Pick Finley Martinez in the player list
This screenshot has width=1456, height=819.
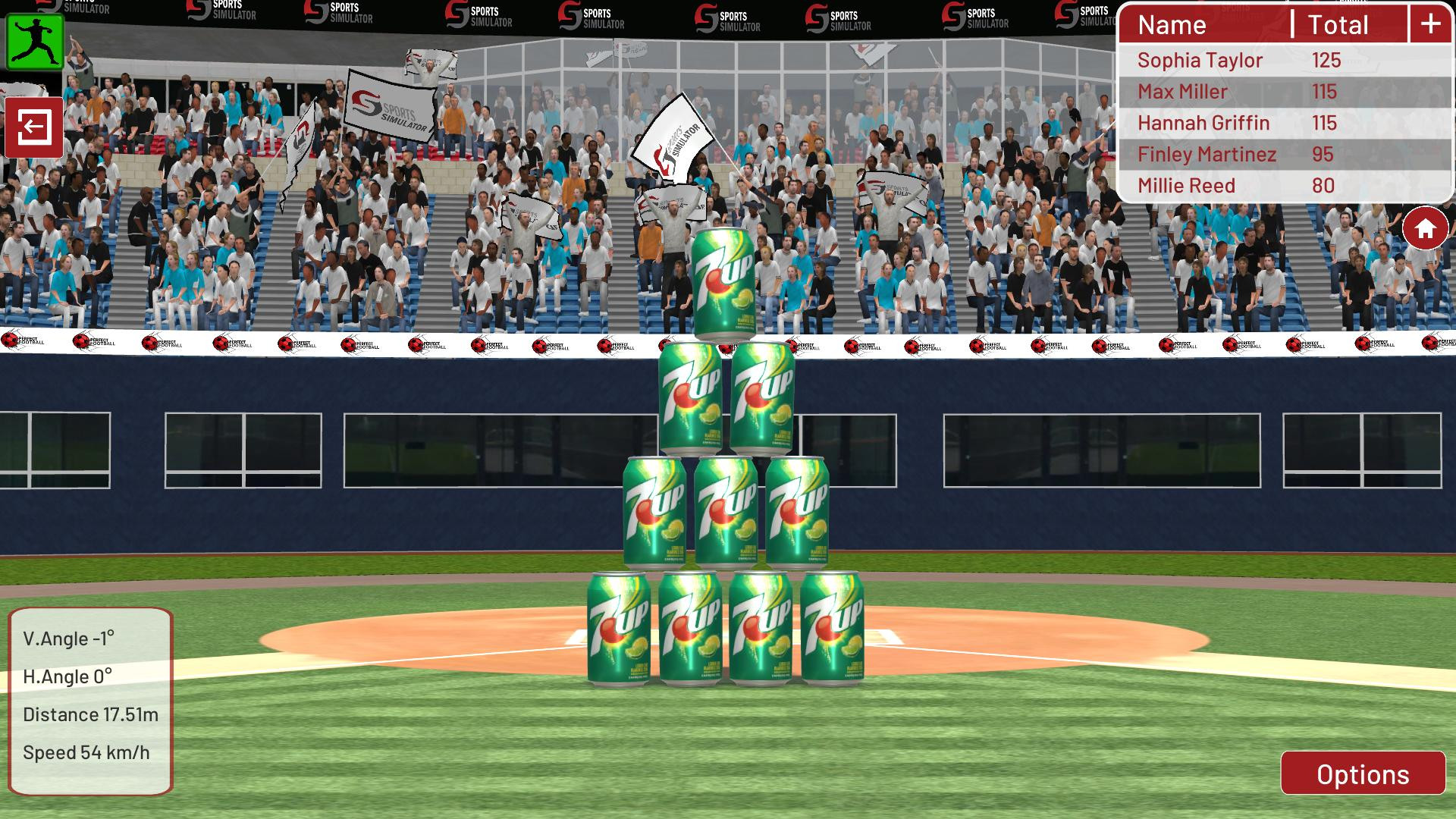[1206, 154]
